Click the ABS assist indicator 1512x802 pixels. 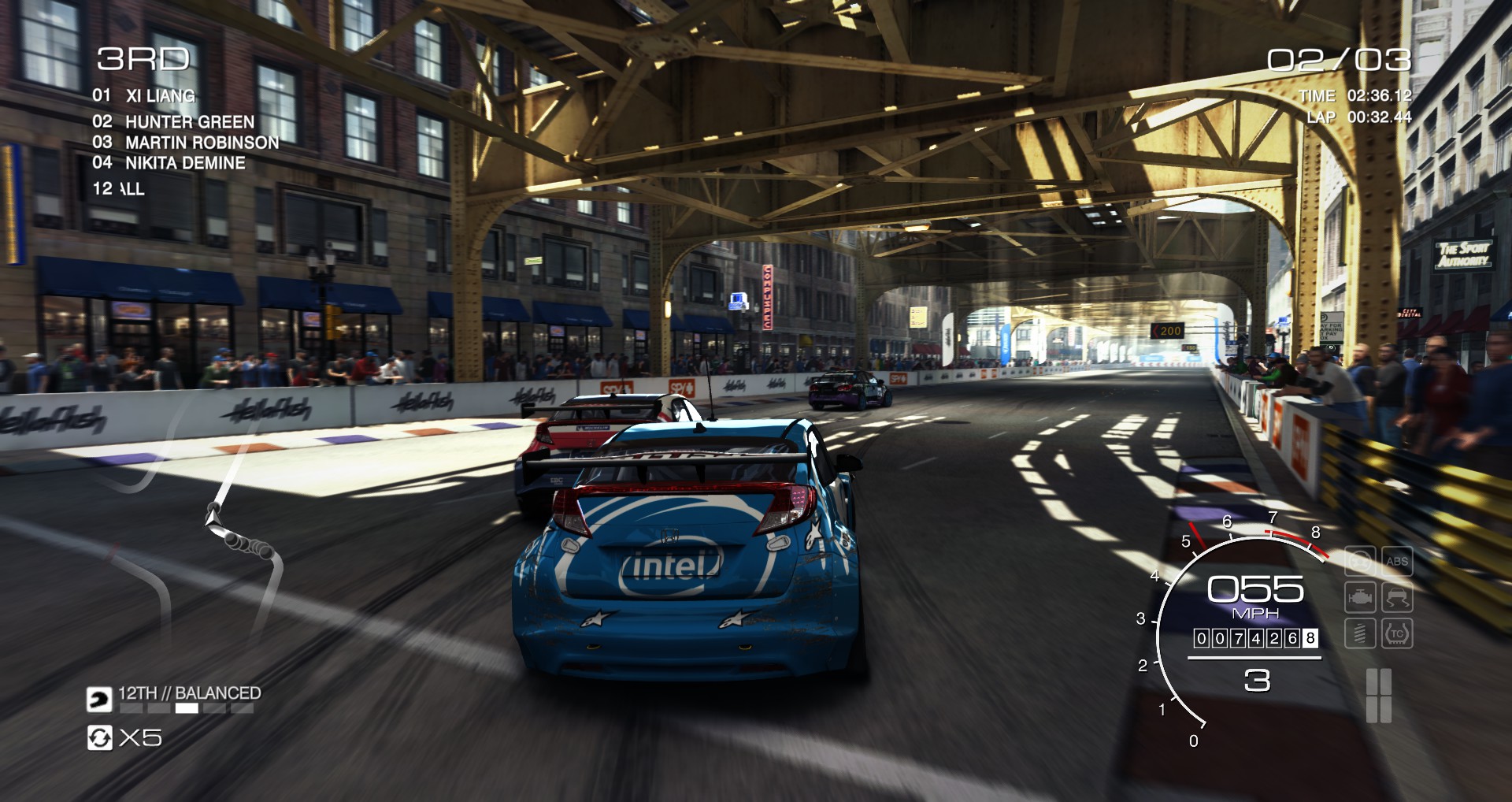pyautogui.click(x=1396, y=561)
